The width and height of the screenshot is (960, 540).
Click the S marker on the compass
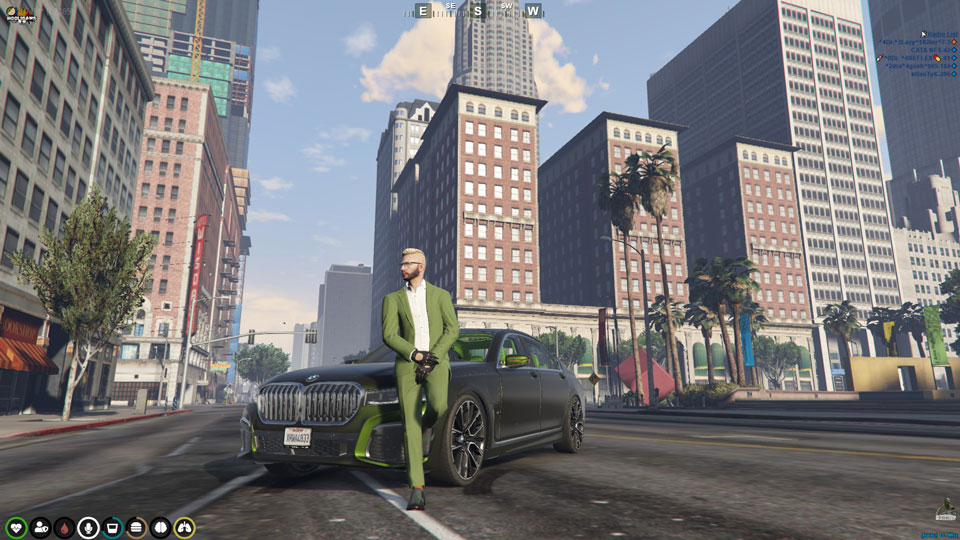(x=478, y=11)
